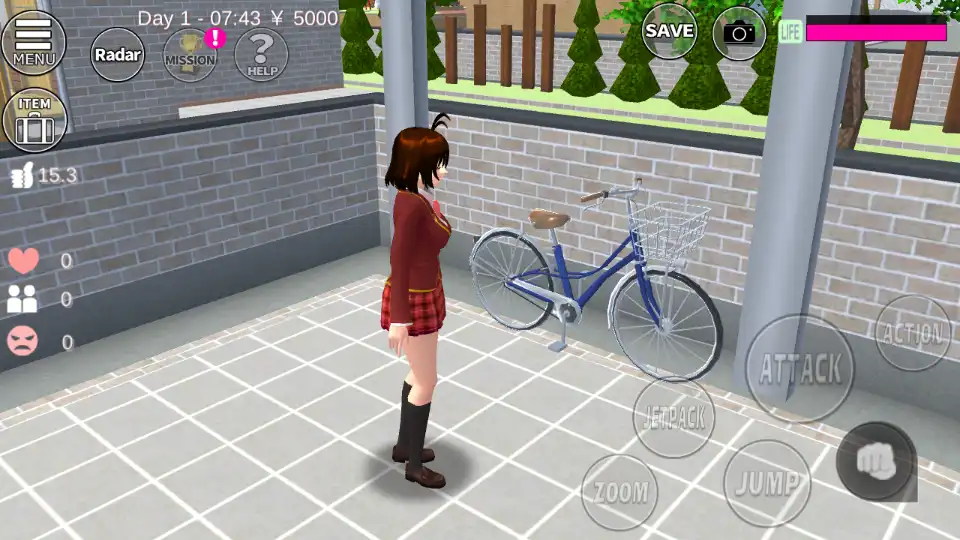Show the Help question mark screen
This screenshot has height=540, width=960.
[x=261, y=54]
